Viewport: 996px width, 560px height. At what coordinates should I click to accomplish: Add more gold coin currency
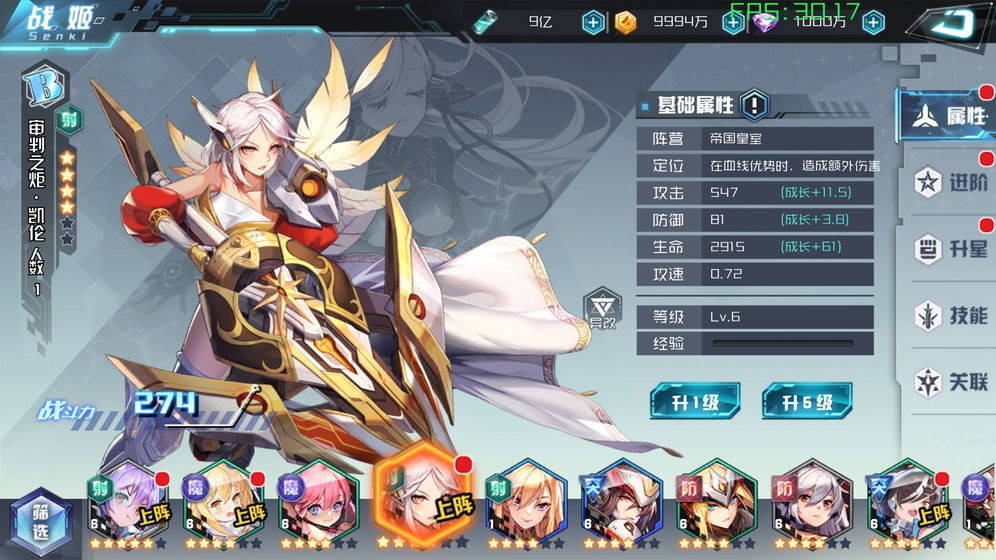[733, 22]
